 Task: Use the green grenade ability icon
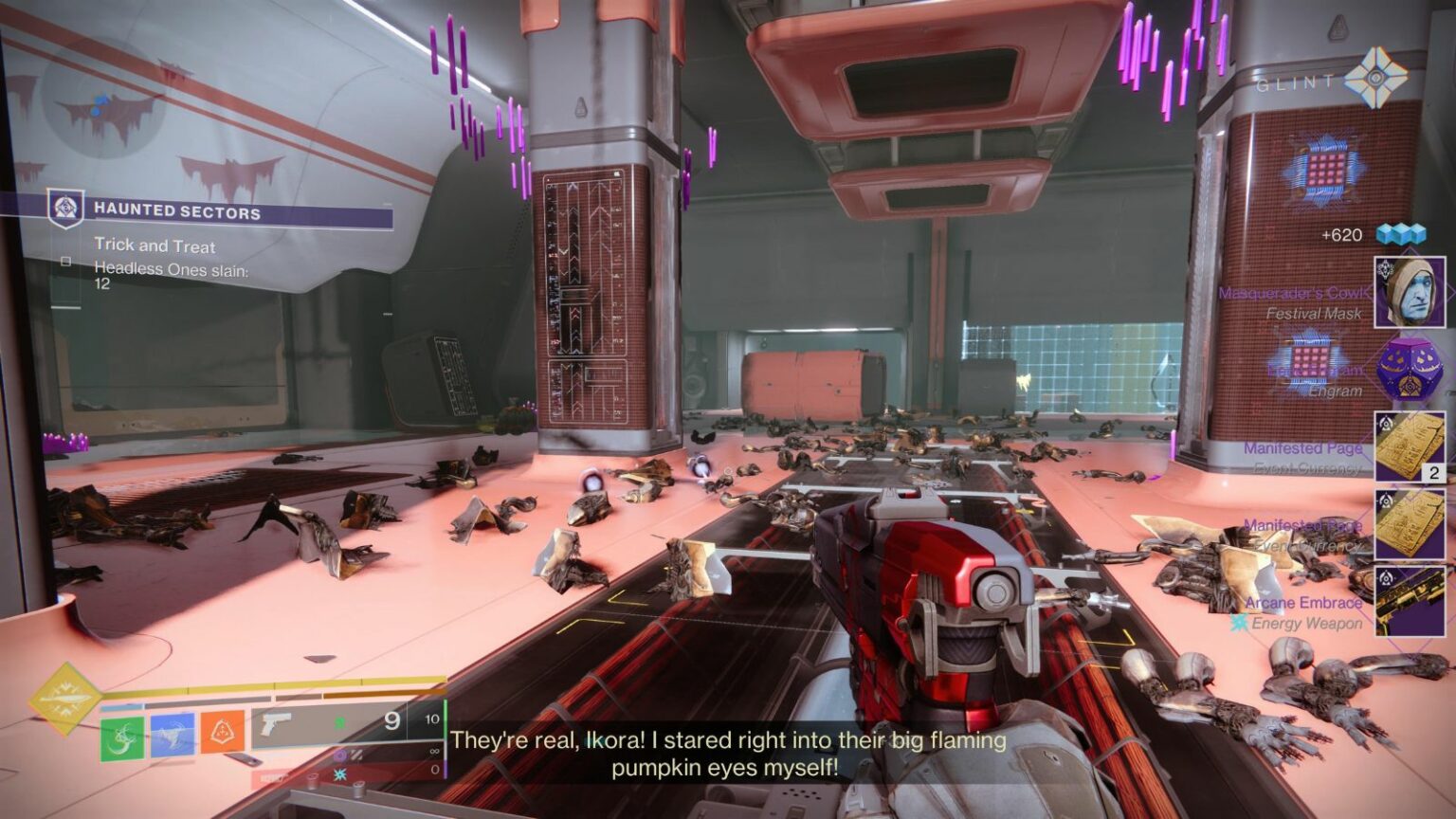(x=122, y=738)
